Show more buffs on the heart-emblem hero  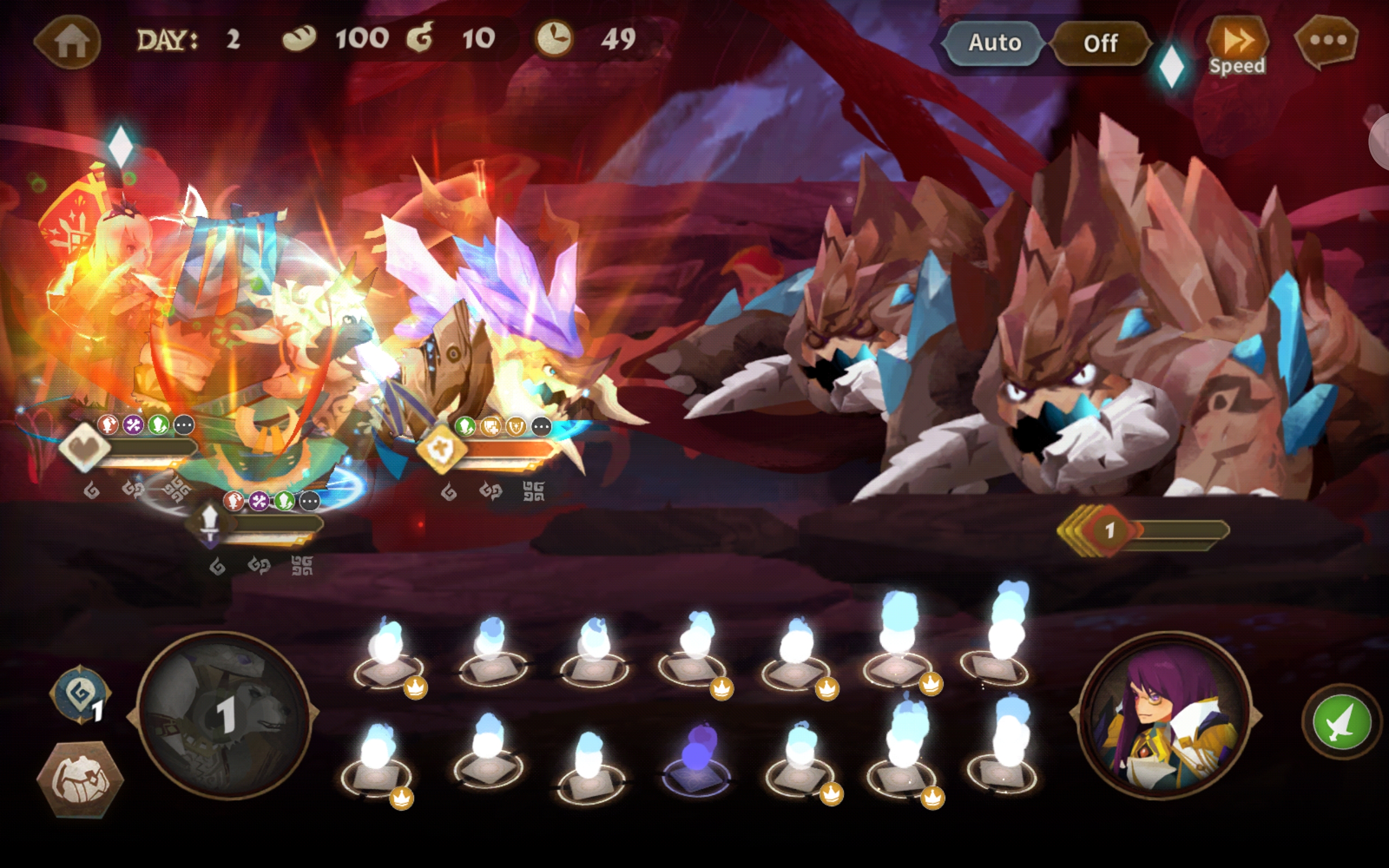[x=184, y=425]
